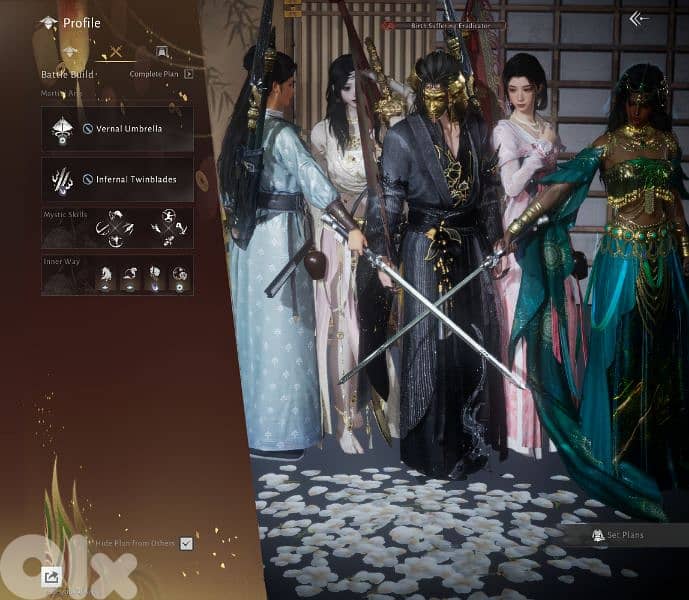Toggle the Hide Plan from Others checkbox

[186, 543]
